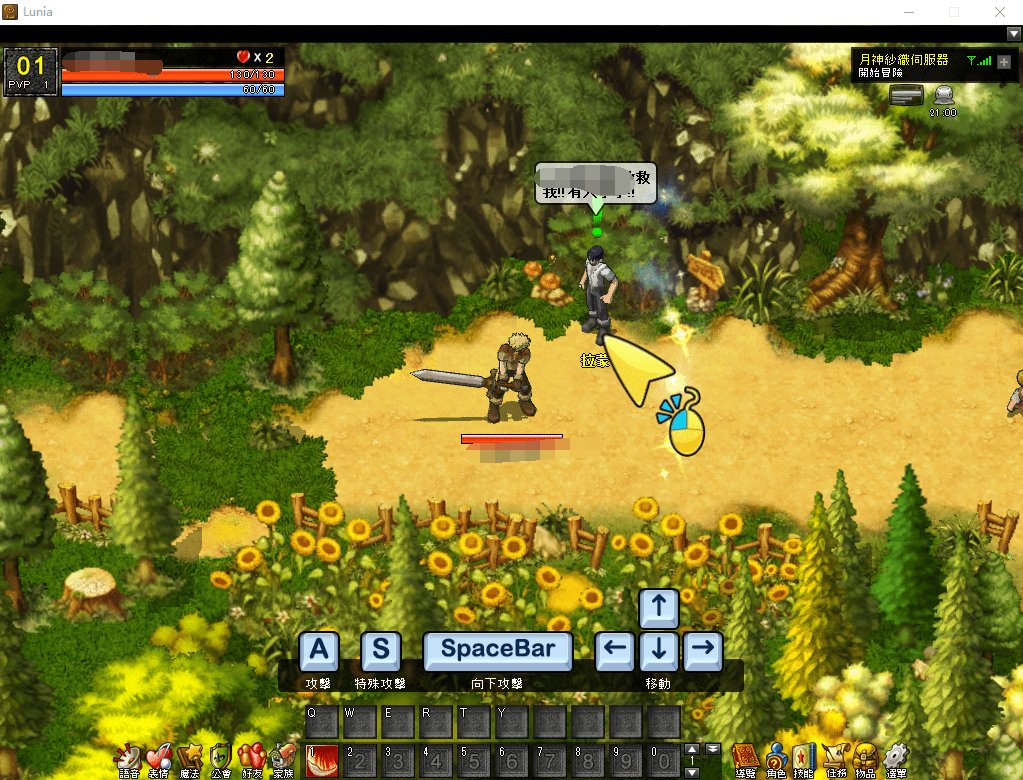
Task: Open the 物品 inventory bag
Action: [x=866, y=759]
